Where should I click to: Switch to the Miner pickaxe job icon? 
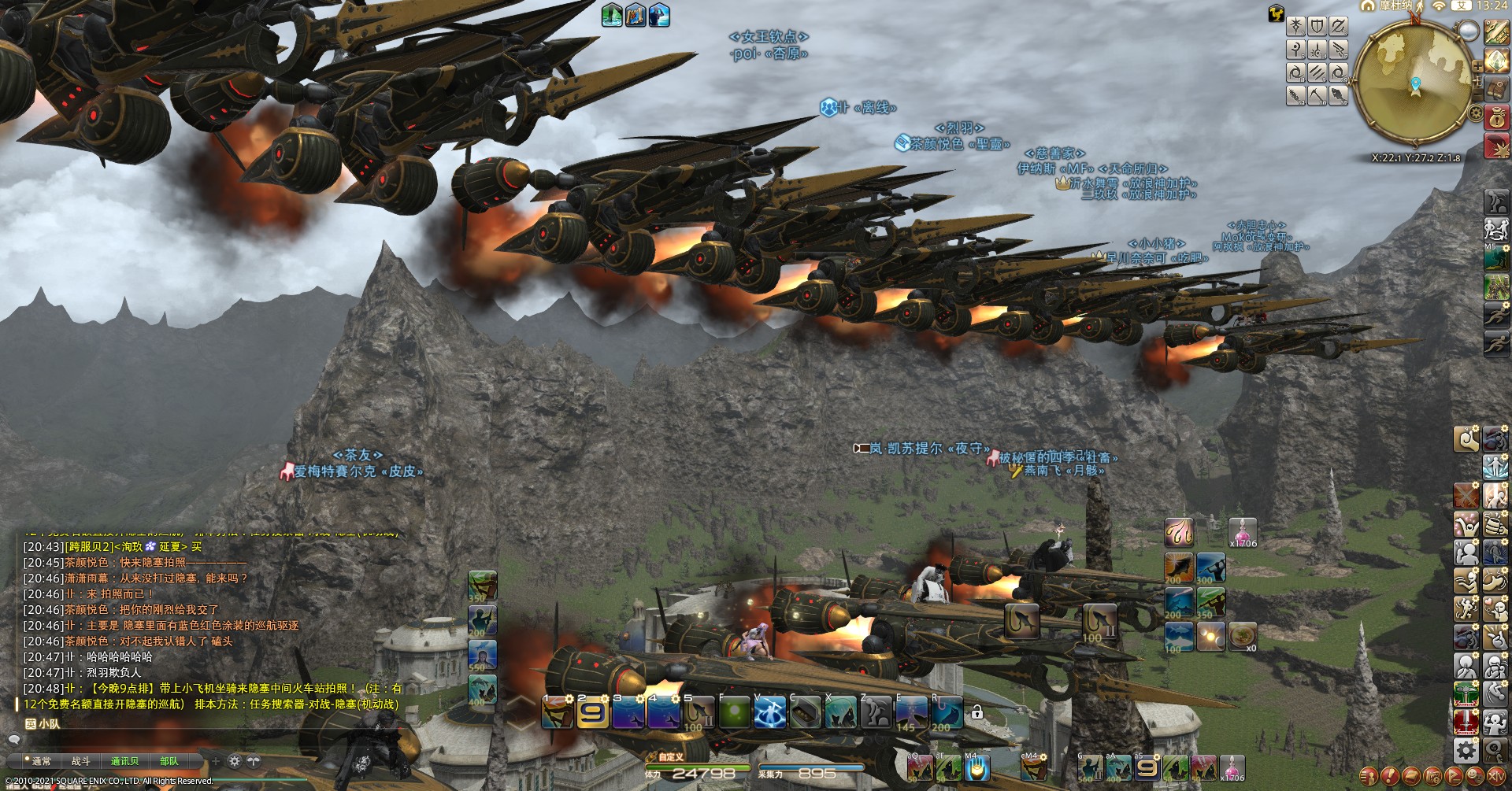pyautogui.click(x=1317, y=96)
